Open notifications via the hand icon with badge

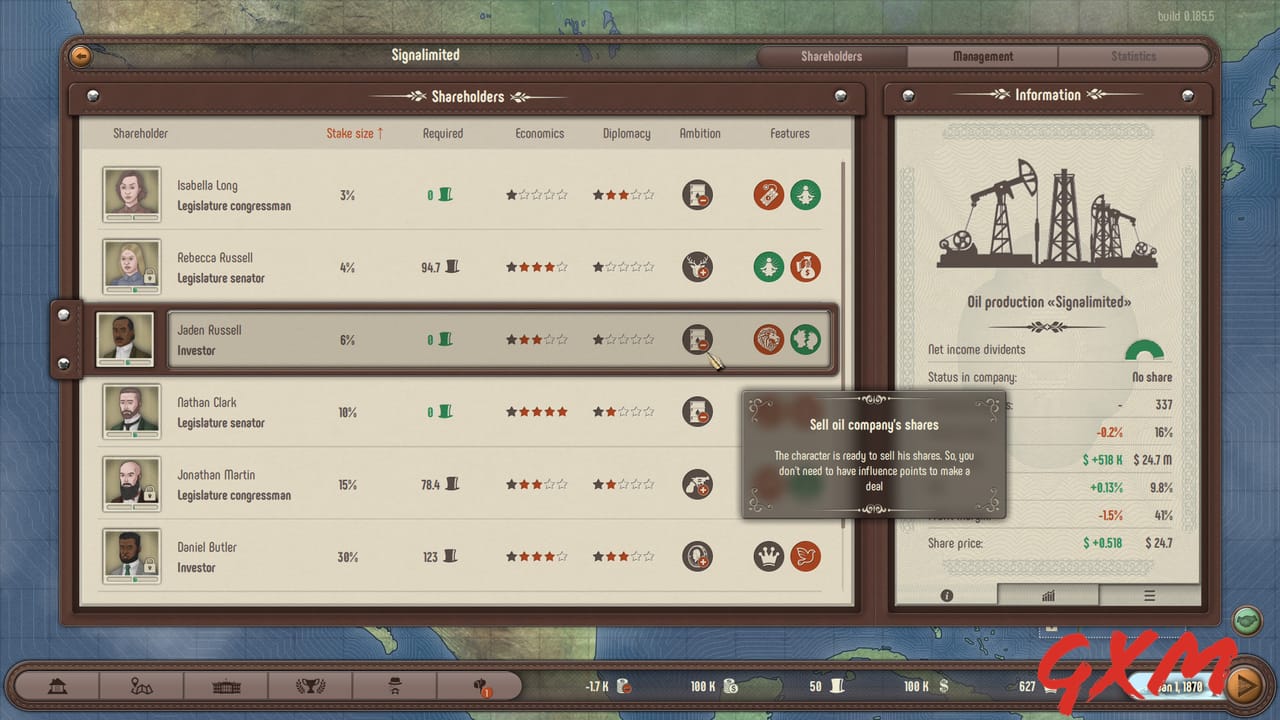478,686
